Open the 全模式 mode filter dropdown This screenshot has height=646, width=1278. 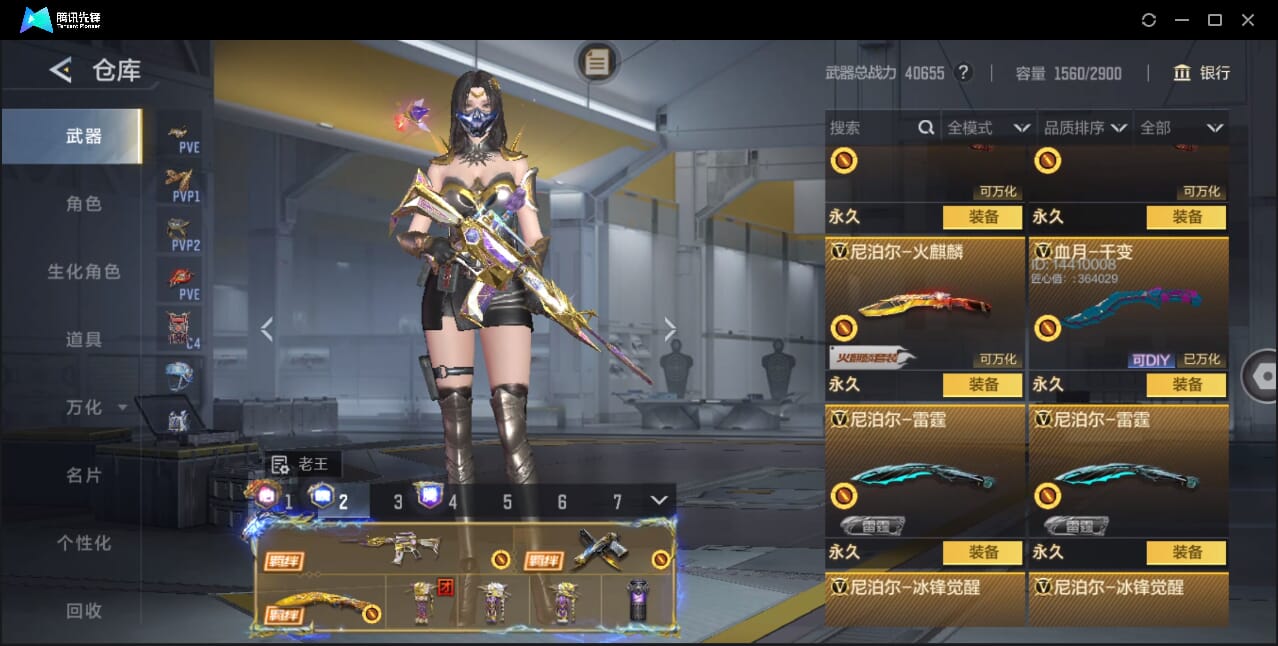point(988,128)
